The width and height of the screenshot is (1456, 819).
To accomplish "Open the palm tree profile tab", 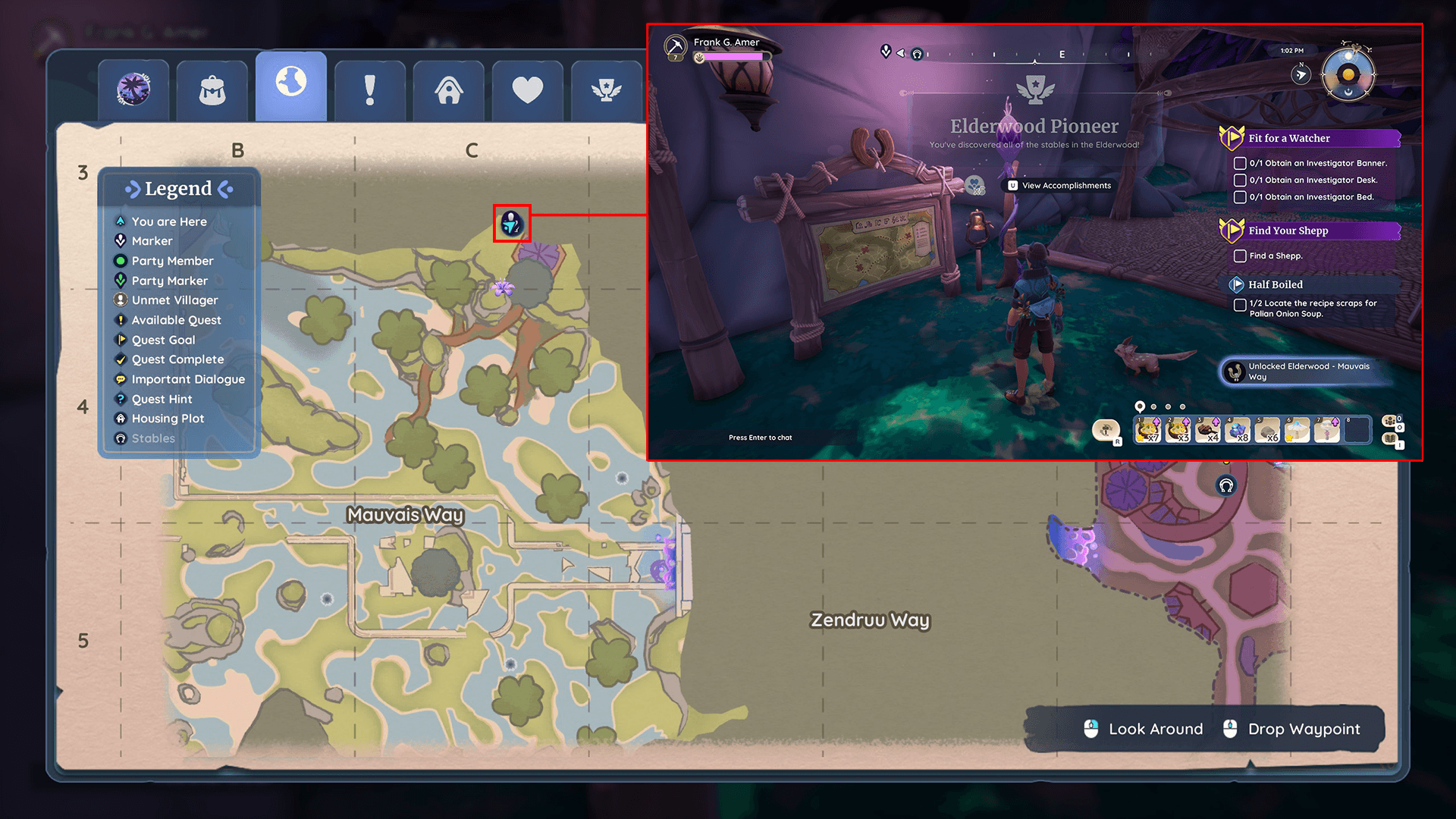I will click(133, 90).
